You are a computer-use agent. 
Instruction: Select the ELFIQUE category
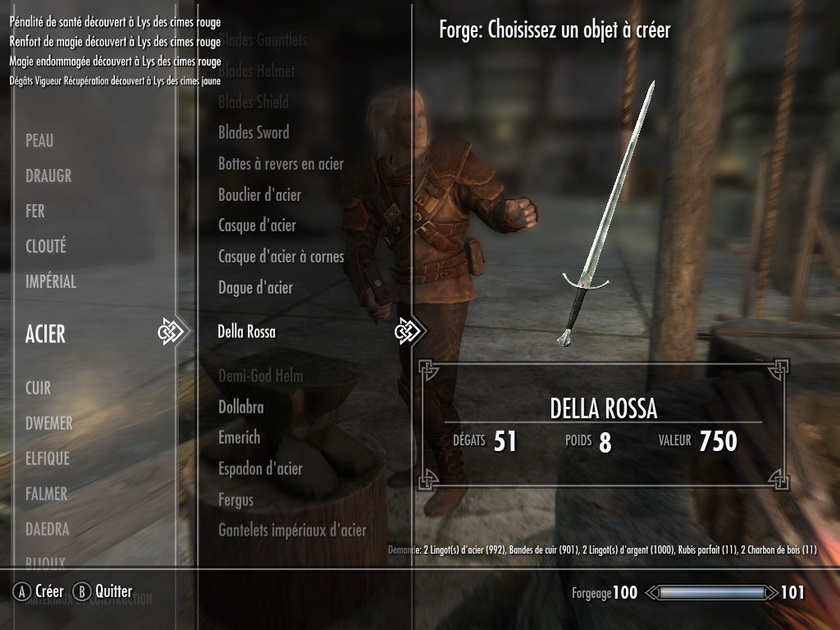pos(47,458)
